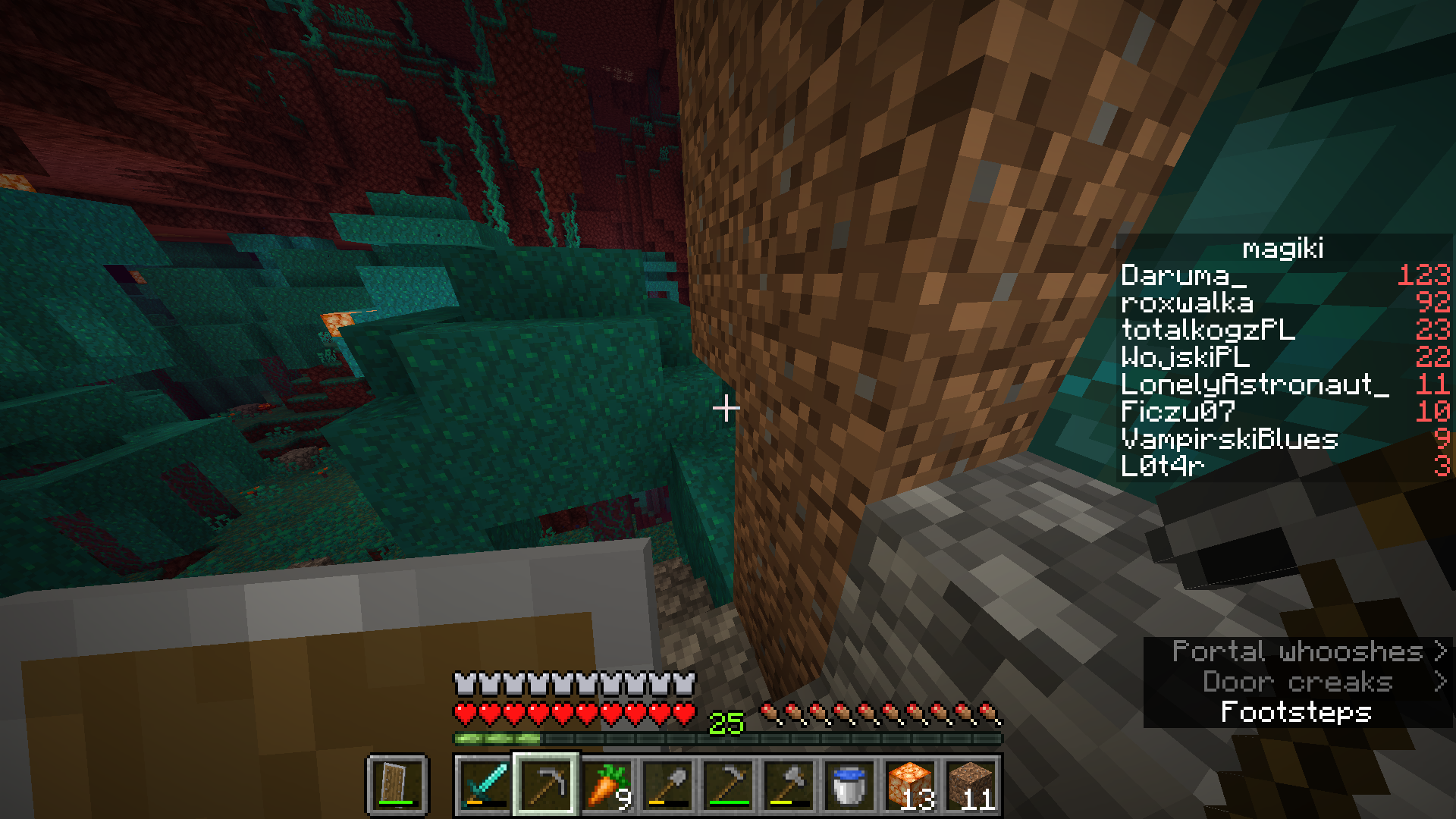The width and height of the screenshot is (1456, 819).
Task: Select the iron shovel slot
Action: pos(667,784)
